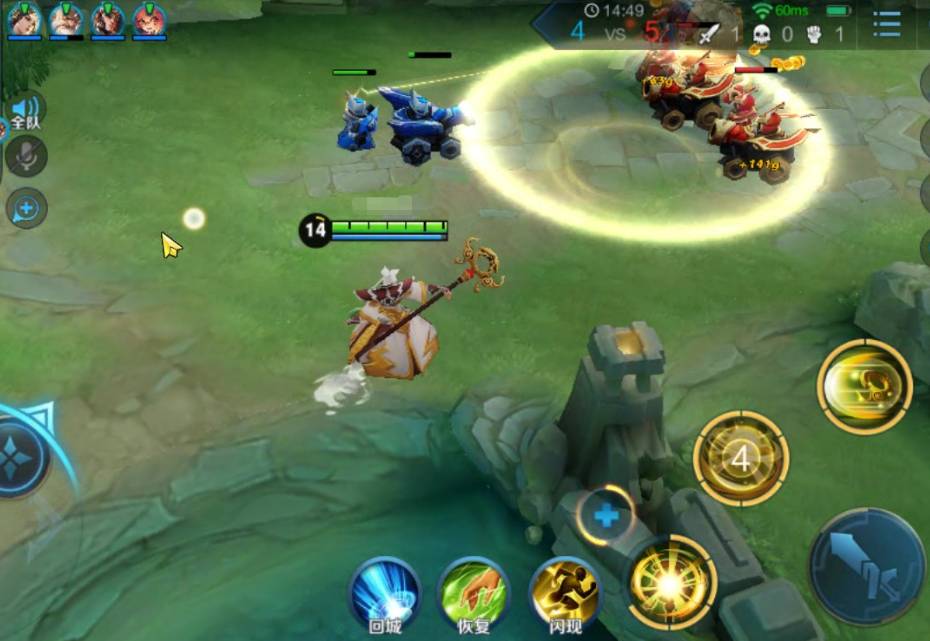Viewport: 930px width, 641px height.
Task: Select the red-haired teammate portrait
Action: click(150, 19)
